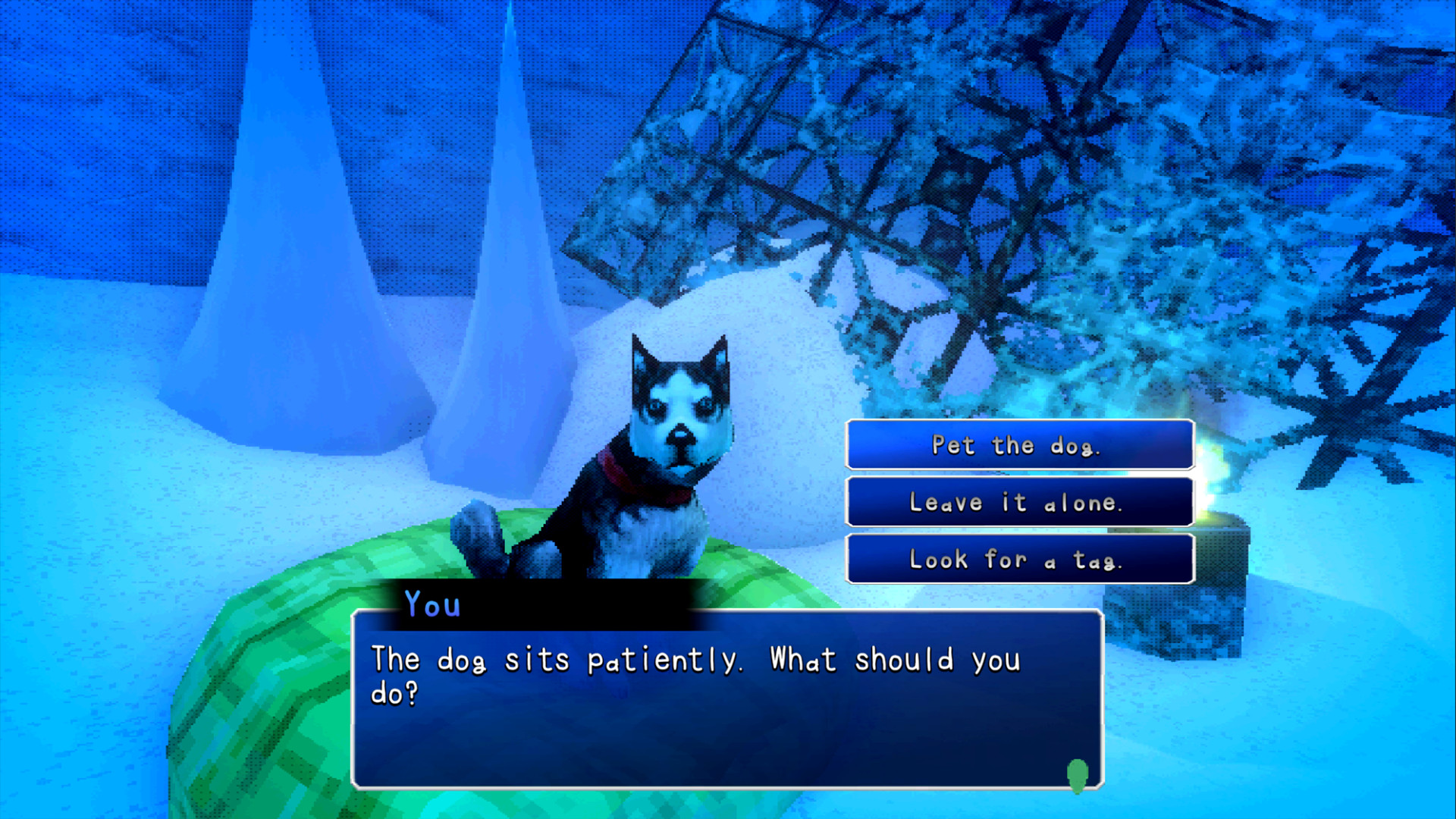Screen dimensions: 1456x819
Task: Click the highlighted first option in the choice list
Action: [x=1019, y=446]
